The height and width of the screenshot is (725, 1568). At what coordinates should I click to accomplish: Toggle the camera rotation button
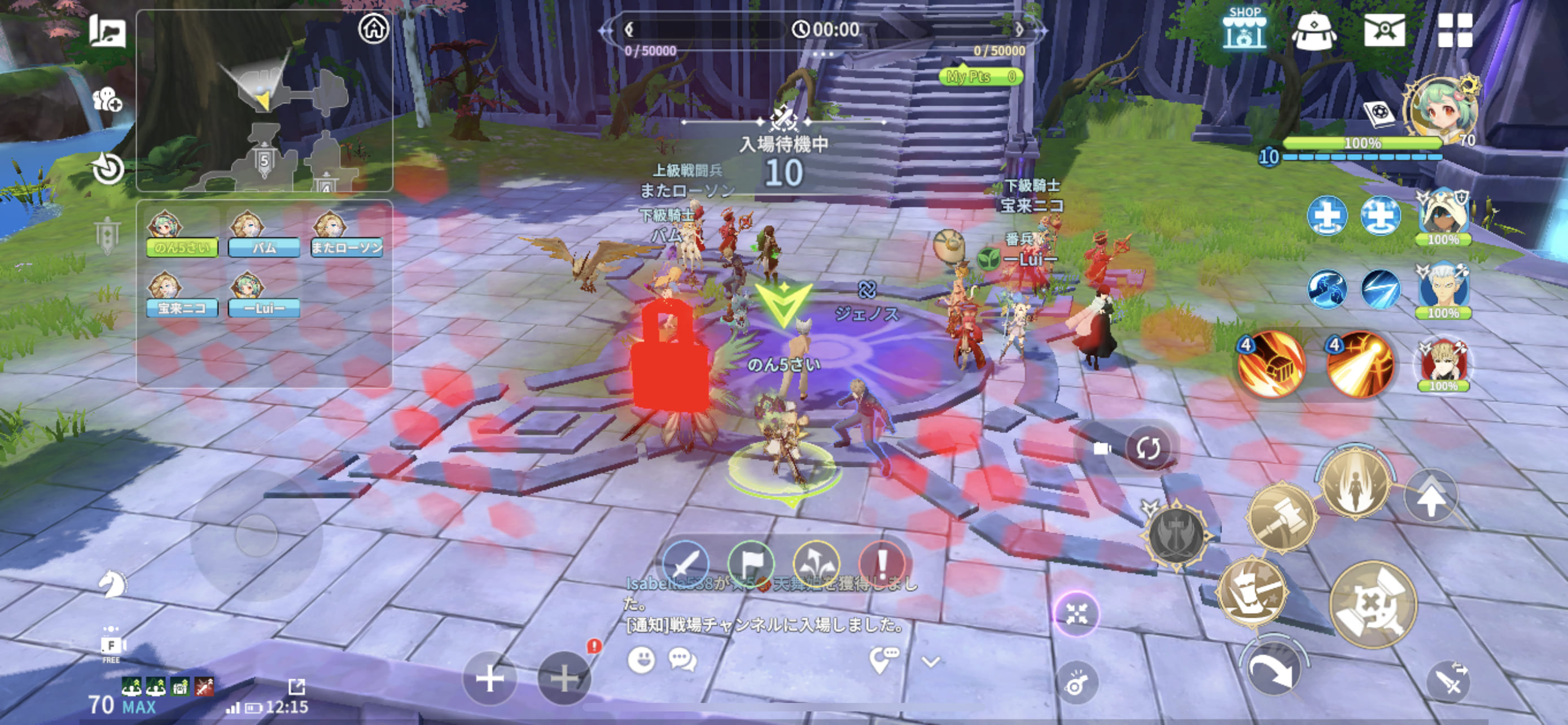coord(1147,449)
